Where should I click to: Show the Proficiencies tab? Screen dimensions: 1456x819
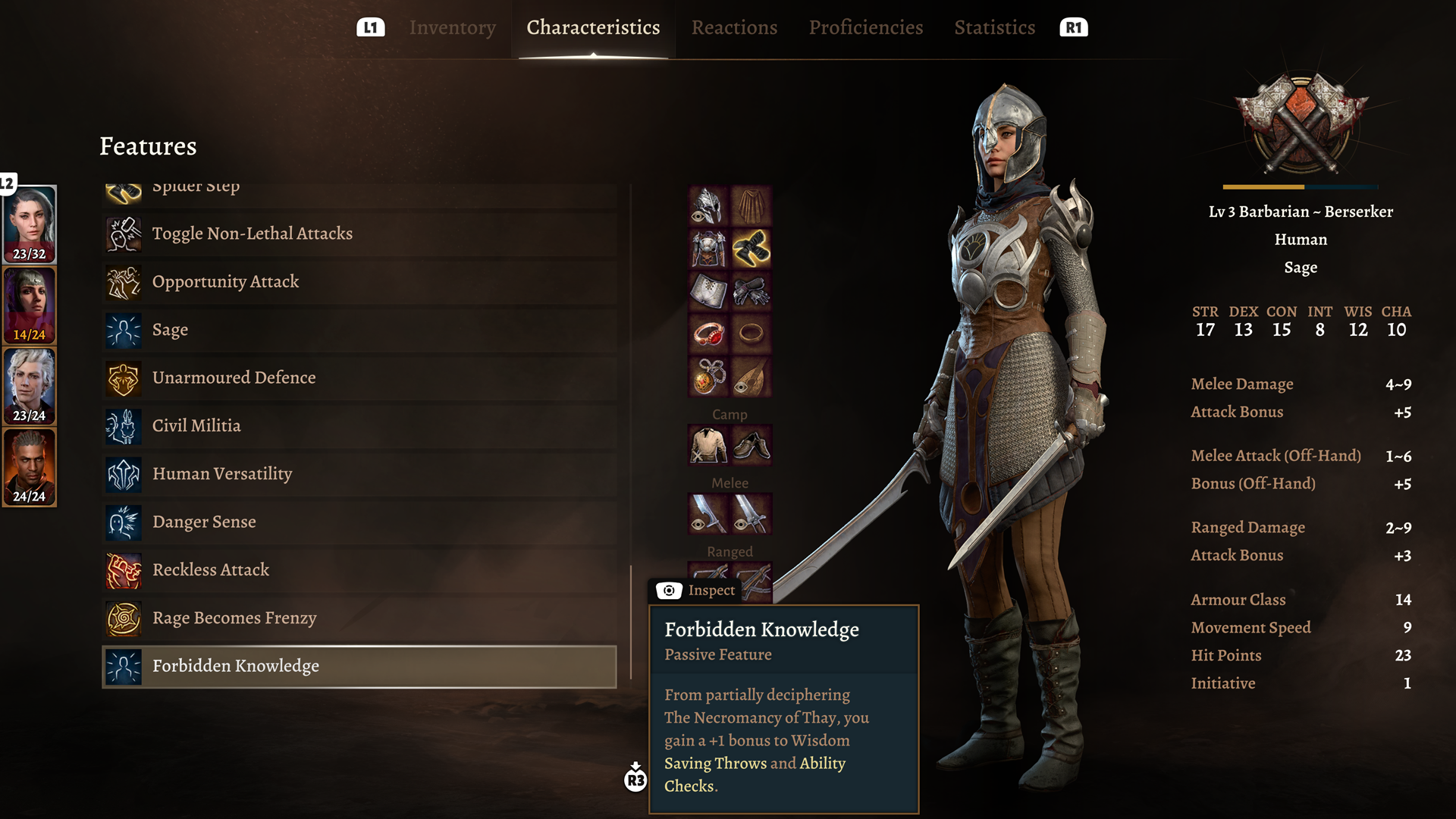tap(865, 28)
